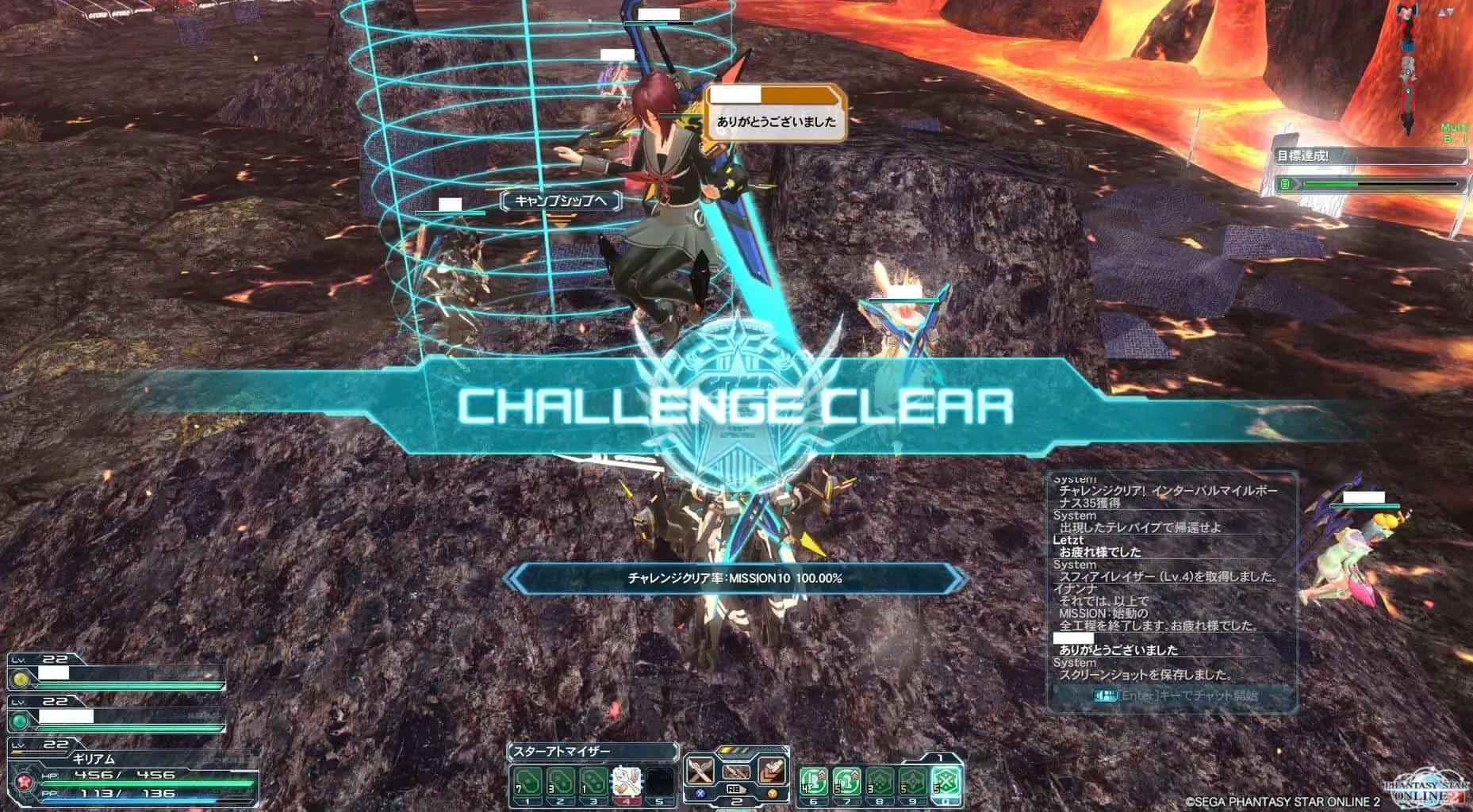Use the hotbar item with count 7
Screen dimensions: 1473x812
coord(528,783)
